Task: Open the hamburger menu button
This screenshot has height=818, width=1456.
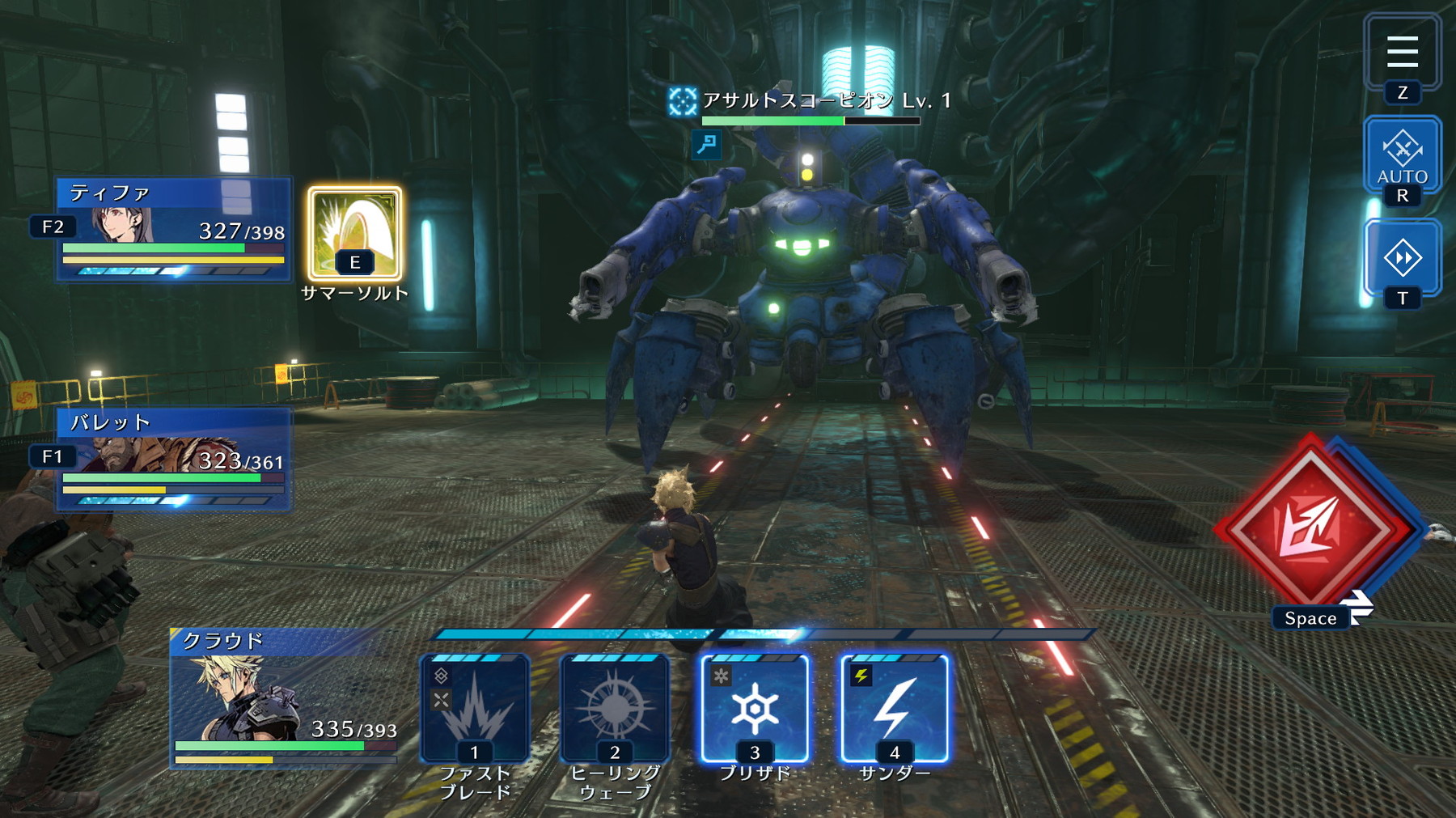Action: pyautogui.click(x=1402, y=52)
